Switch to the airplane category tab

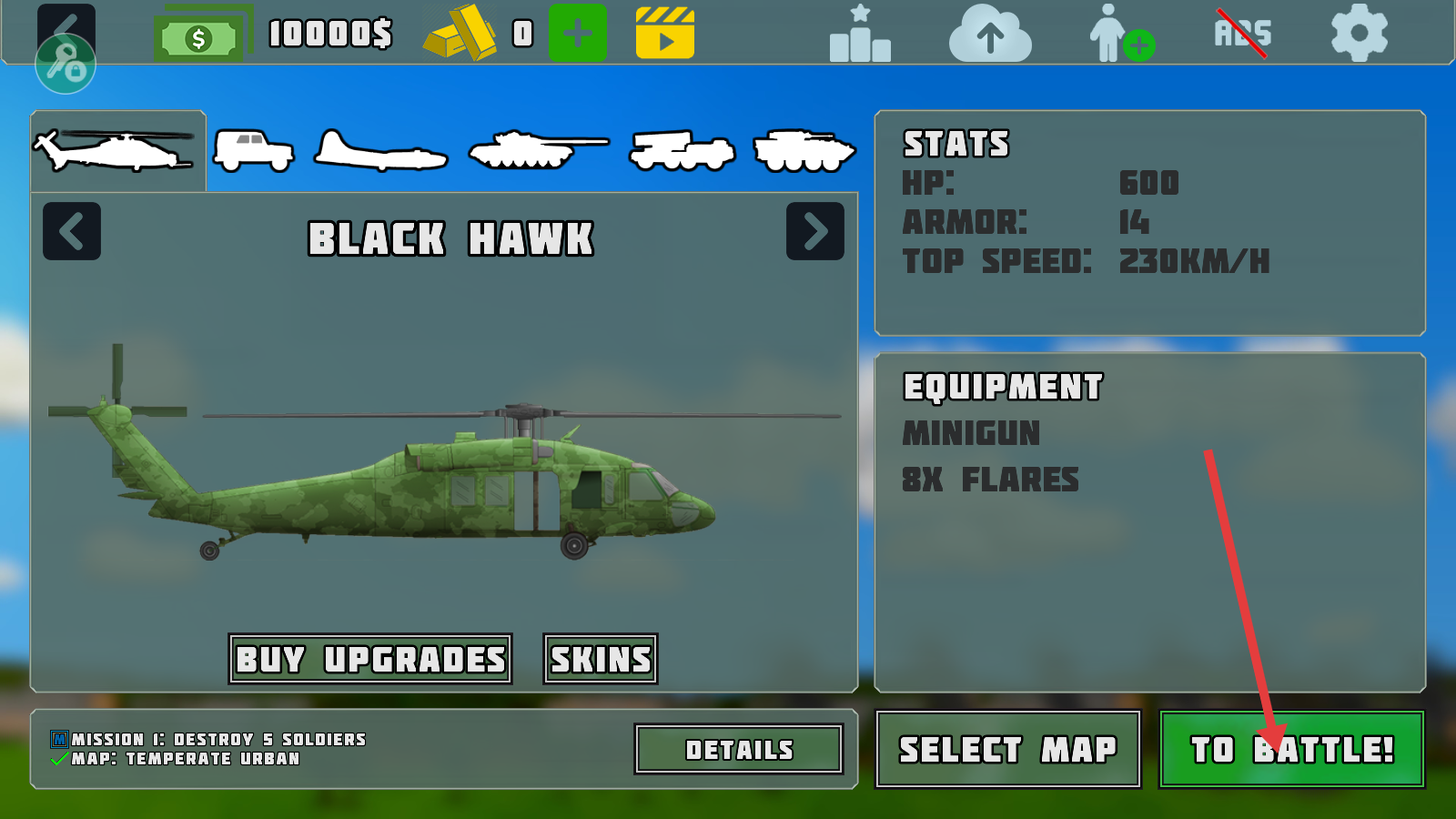[380, 153]
